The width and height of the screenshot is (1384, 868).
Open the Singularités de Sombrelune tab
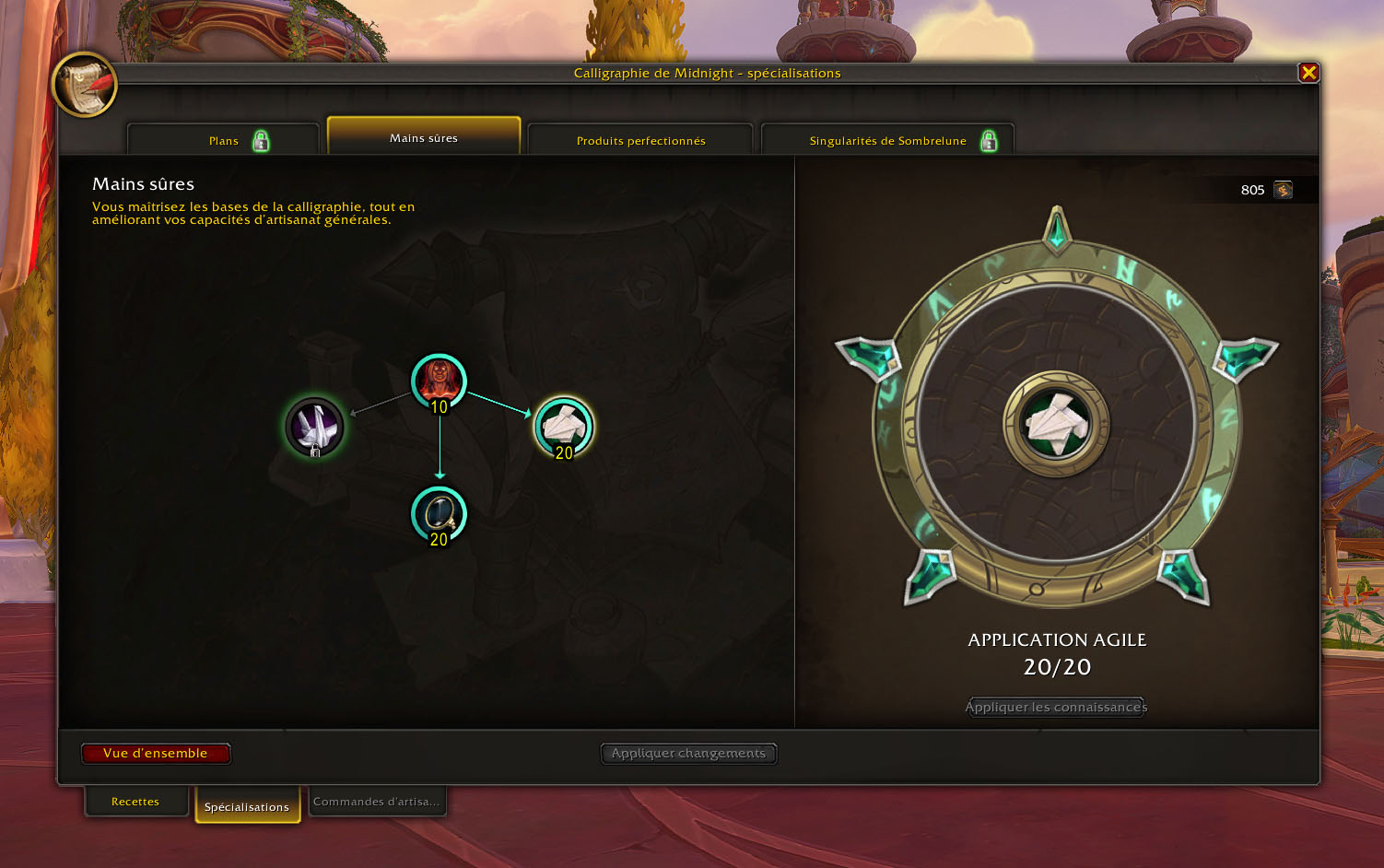click(887, 141)
